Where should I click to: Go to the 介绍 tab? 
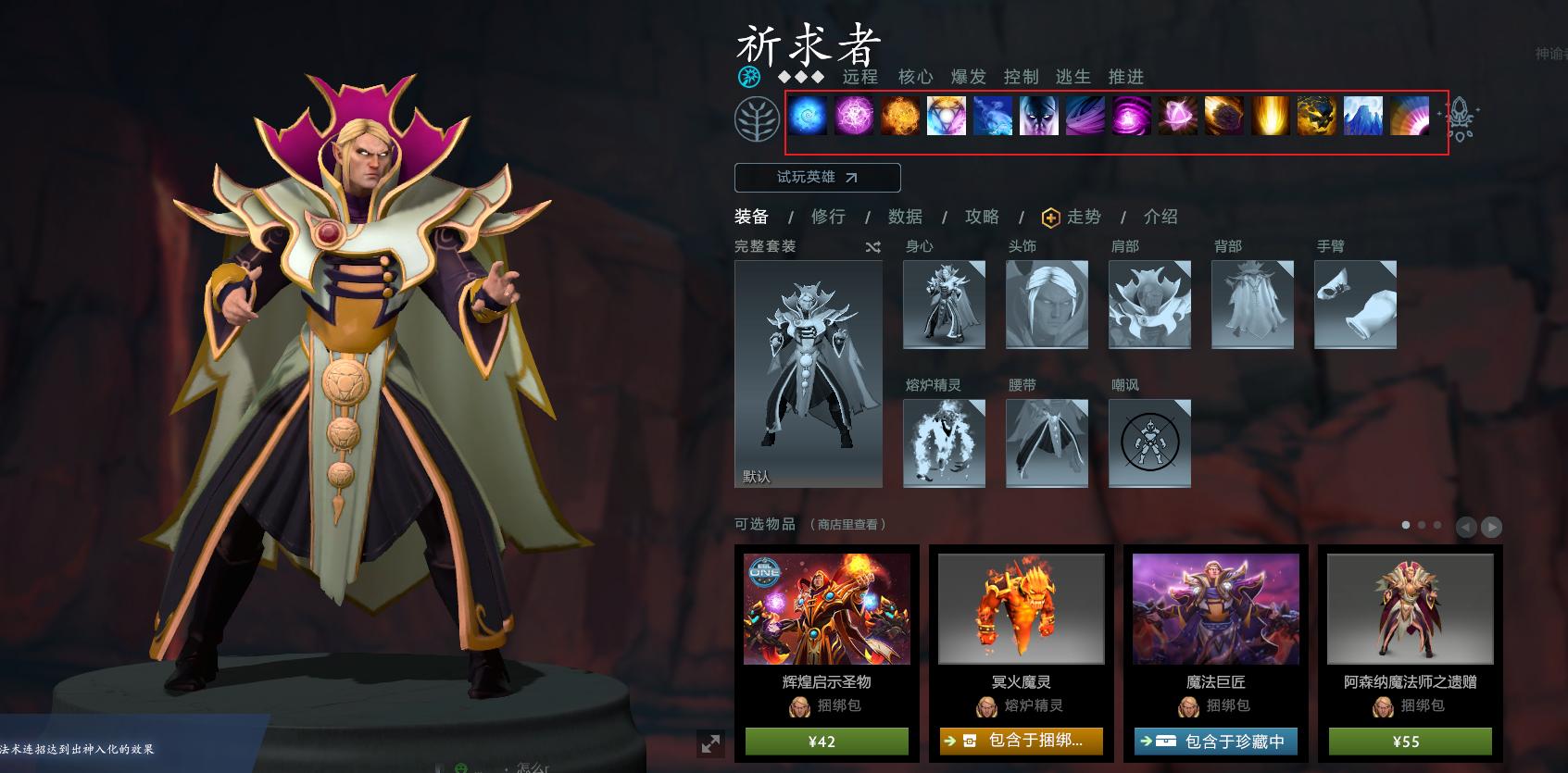1160,217
